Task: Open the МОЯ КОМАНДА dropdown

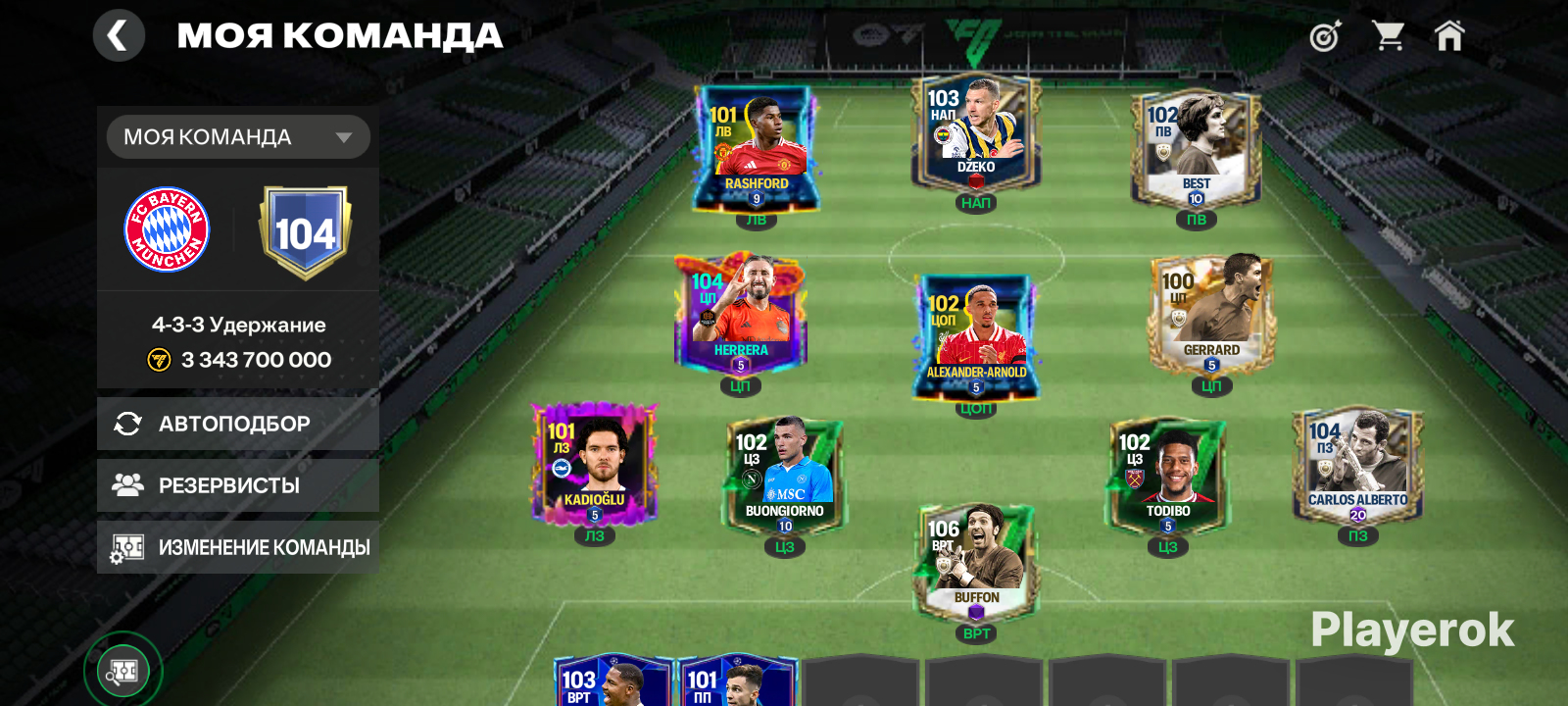Action: pos(238,137)
